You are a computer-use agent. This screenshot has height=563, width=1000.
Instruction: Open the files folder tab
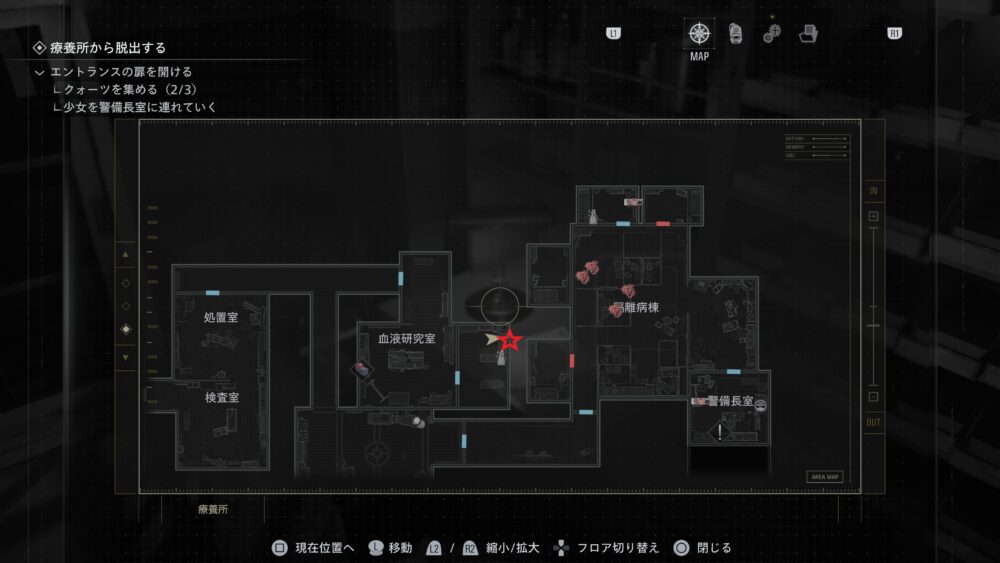coord(808,33)
